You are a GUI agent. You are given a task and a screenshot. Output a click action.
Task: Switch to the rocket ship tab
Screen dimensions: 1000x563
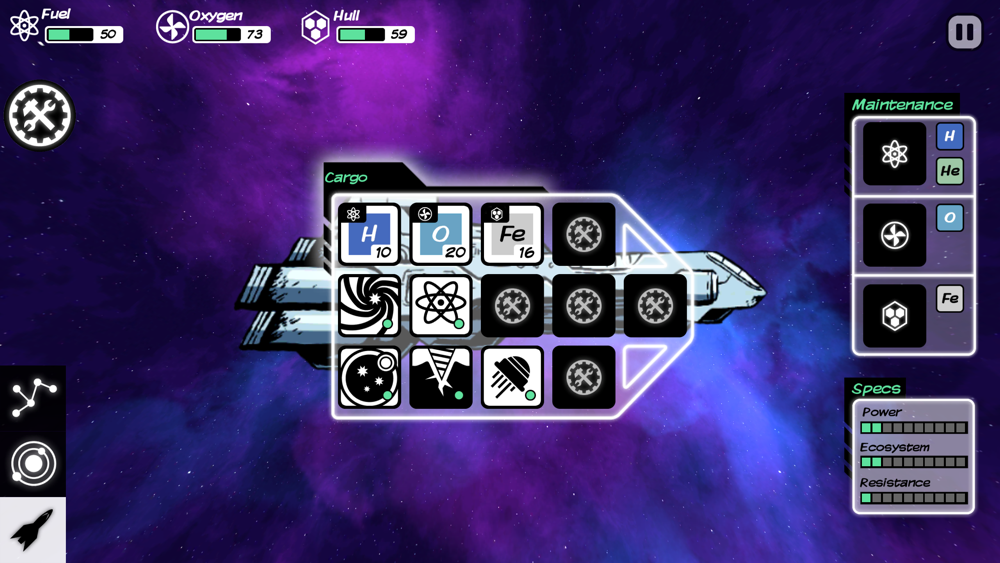click(33, 529)
